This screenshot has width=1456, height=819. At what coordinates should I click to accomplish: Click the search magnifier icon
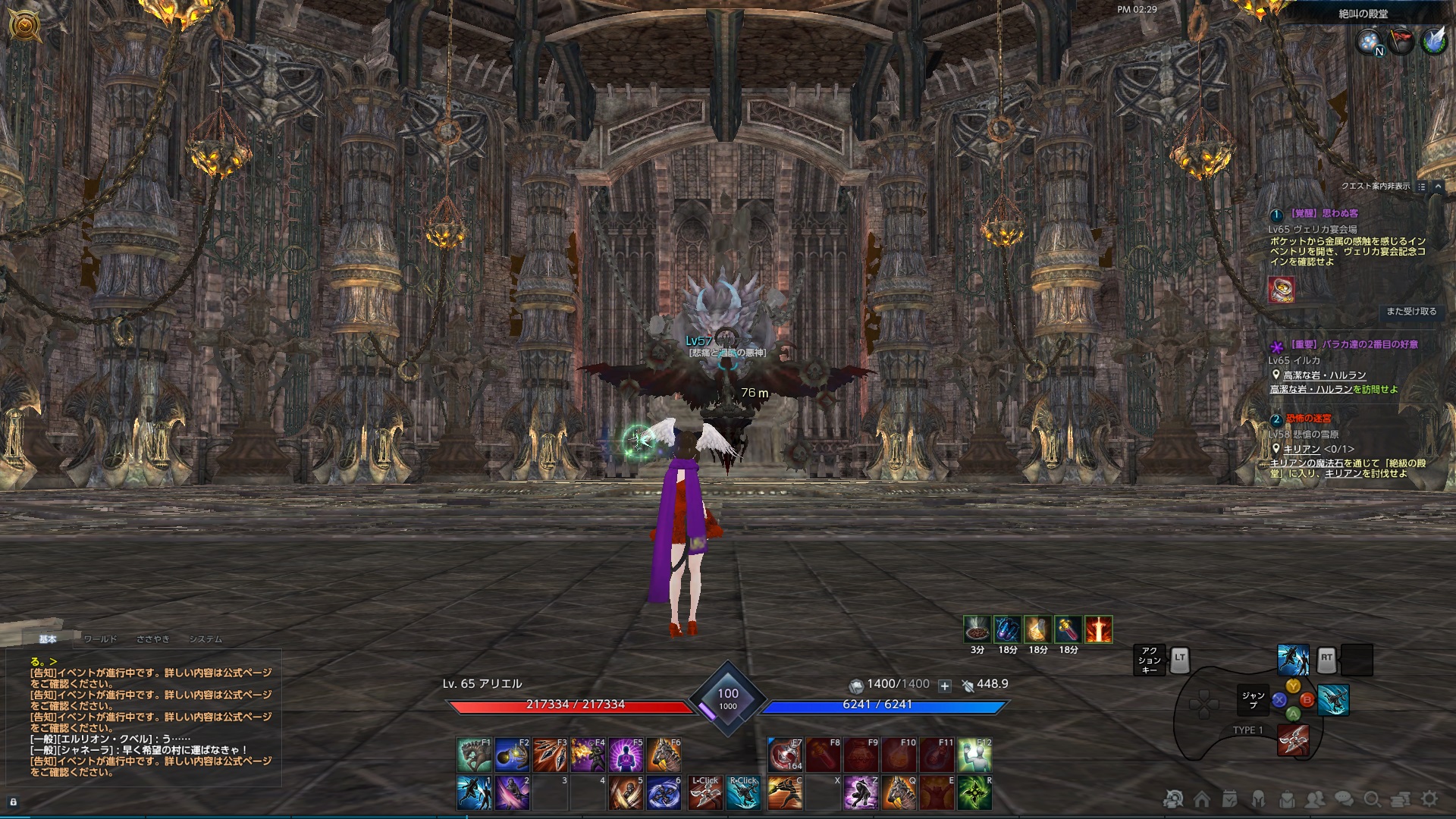pyautogui.click(x=1373, y=801)
